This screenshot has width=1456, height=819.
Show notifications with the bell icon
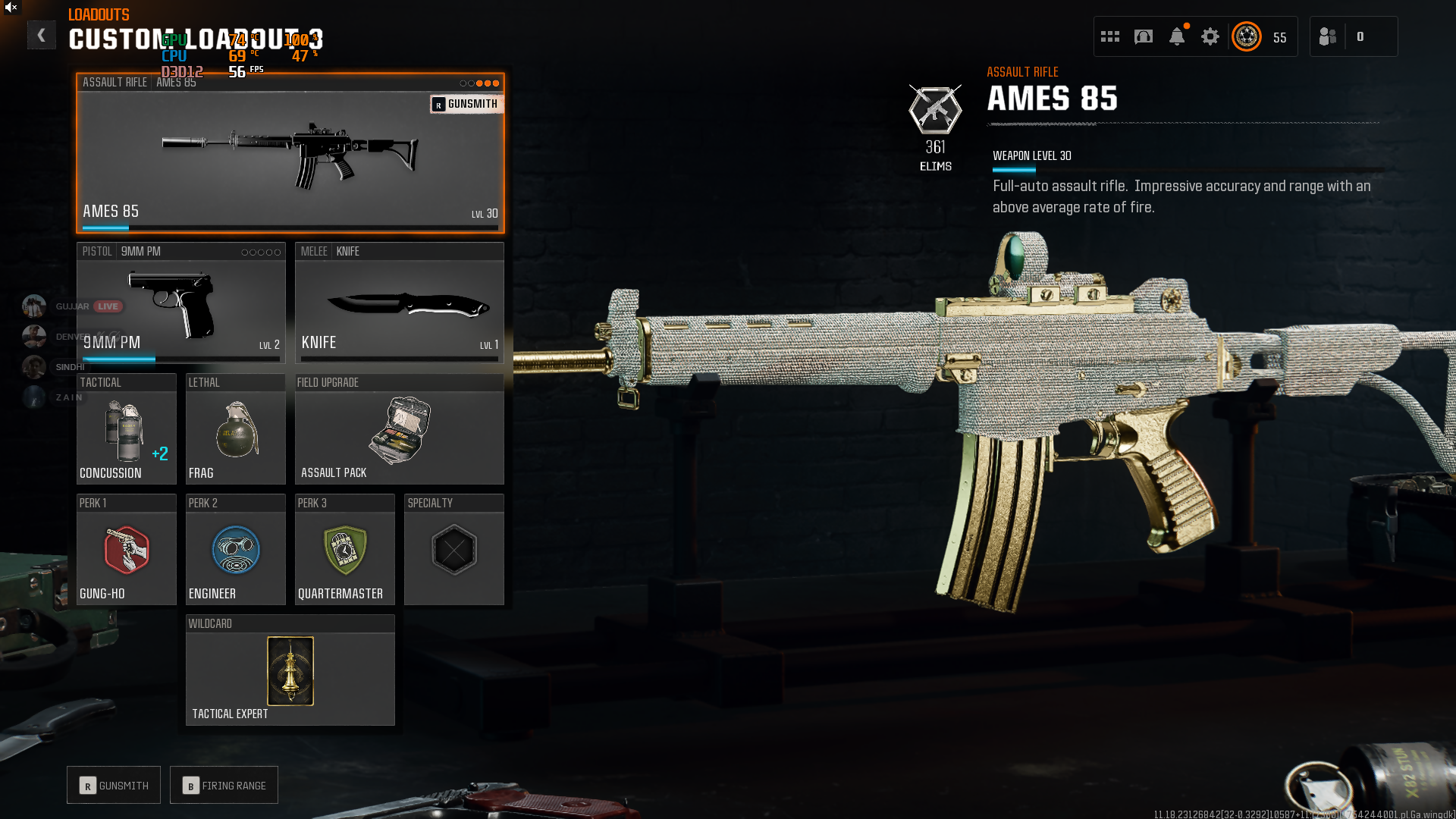pos(1177,36)
